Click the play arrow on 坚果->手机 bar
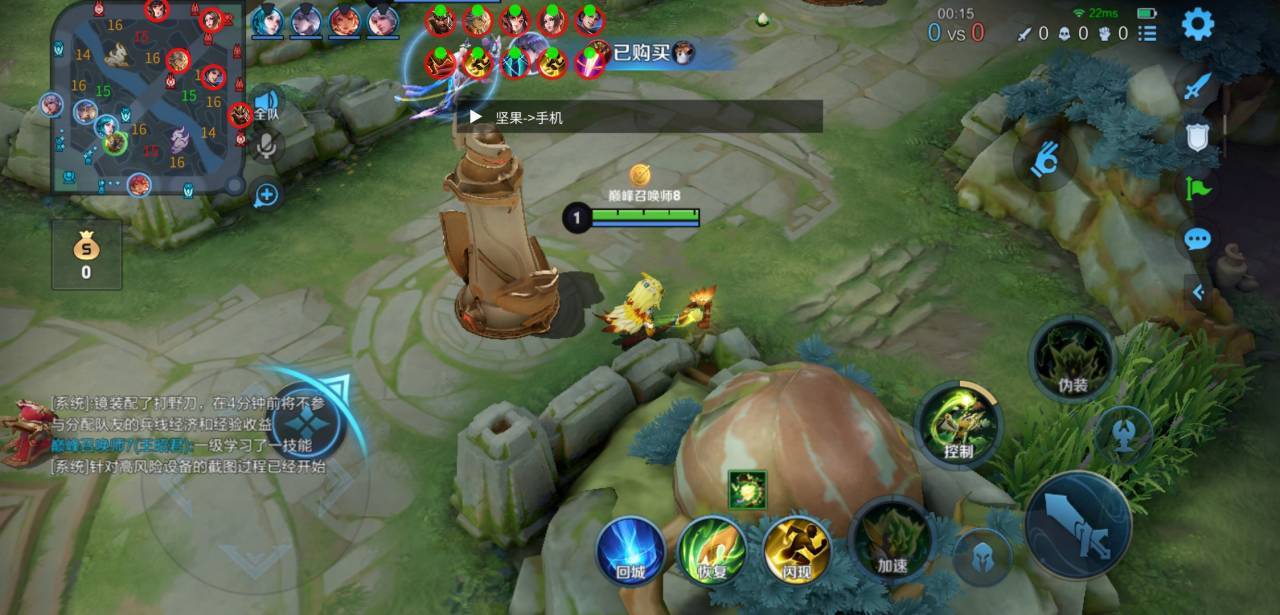The width and height of the screenshot is (1280, 615). (476, 117)
